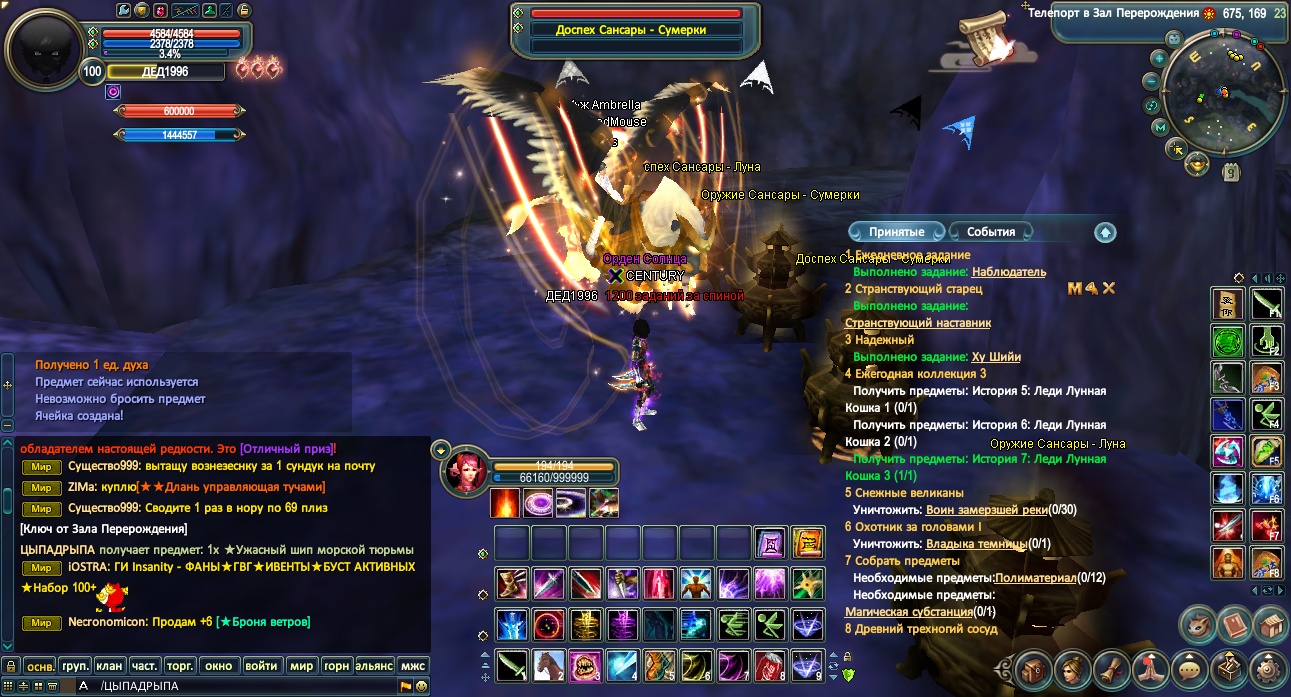Zoom out the minimap with minus button
Screen dimensions: 1291x697
pyautogui.click(x=1152, y=81)
